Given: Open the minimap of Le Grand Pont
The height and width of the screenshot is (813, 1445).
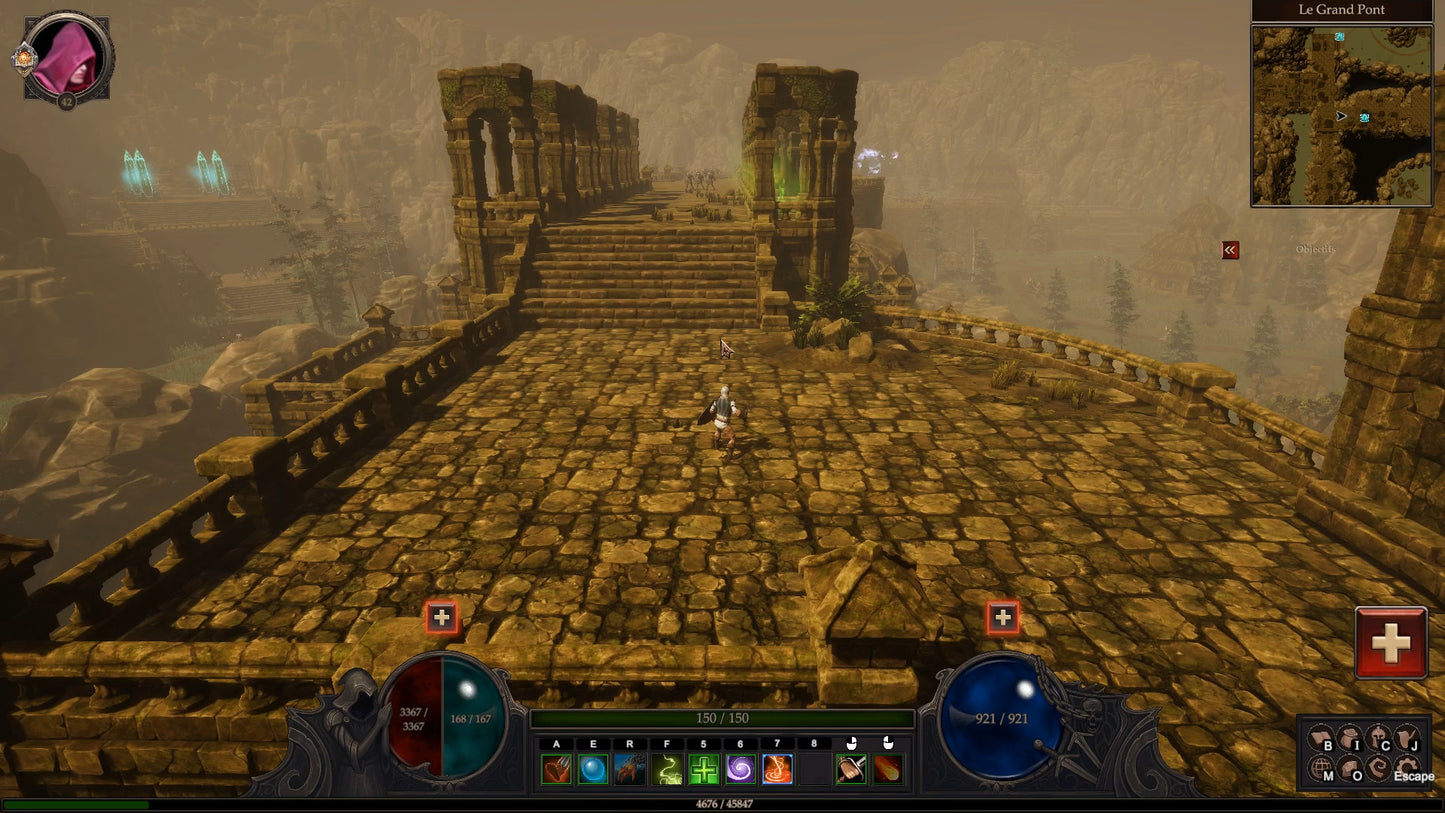Looking at the screenshot, I should [1341, 115].
